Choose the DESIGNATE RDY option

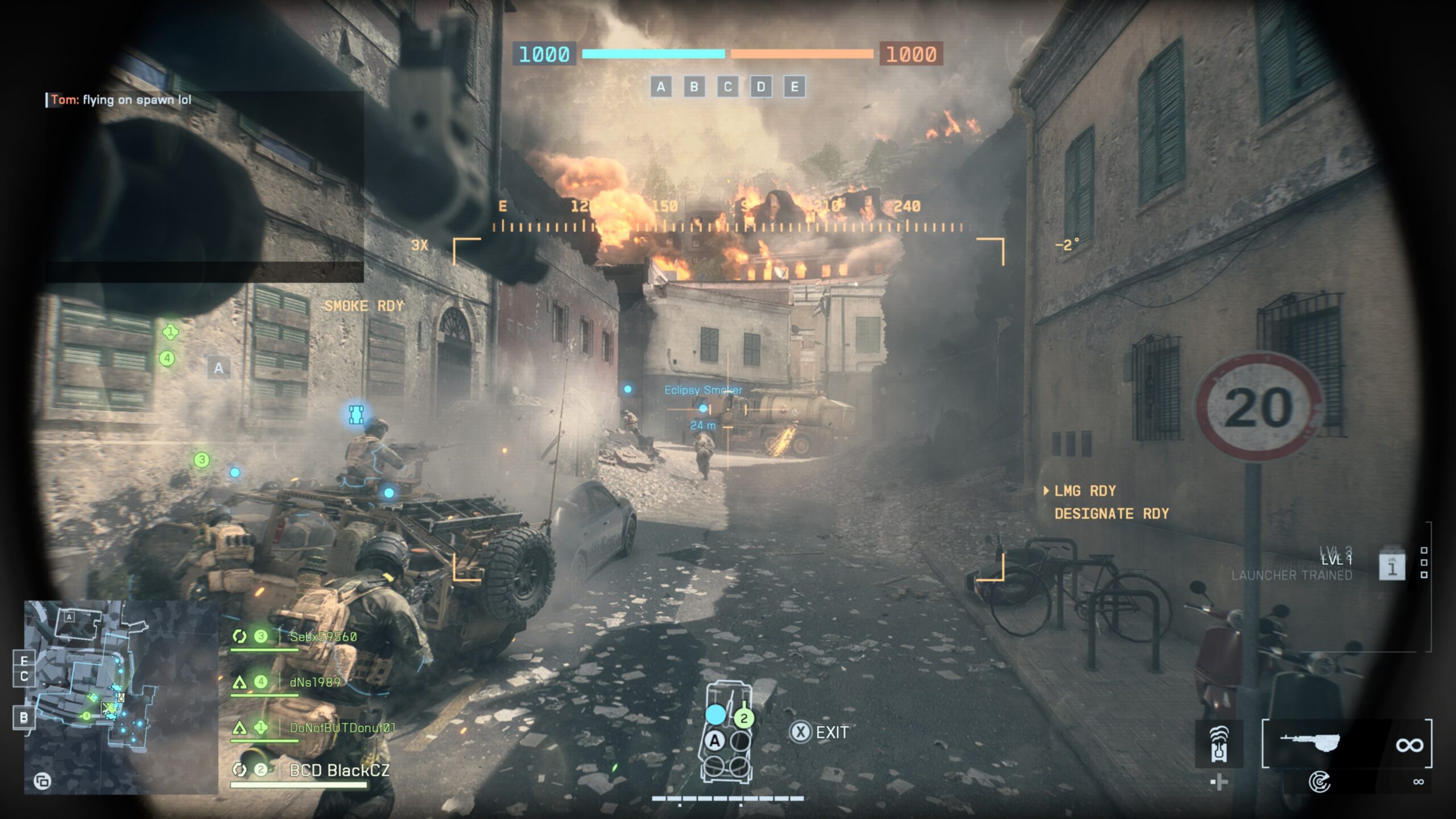[x=1111, y=514]
